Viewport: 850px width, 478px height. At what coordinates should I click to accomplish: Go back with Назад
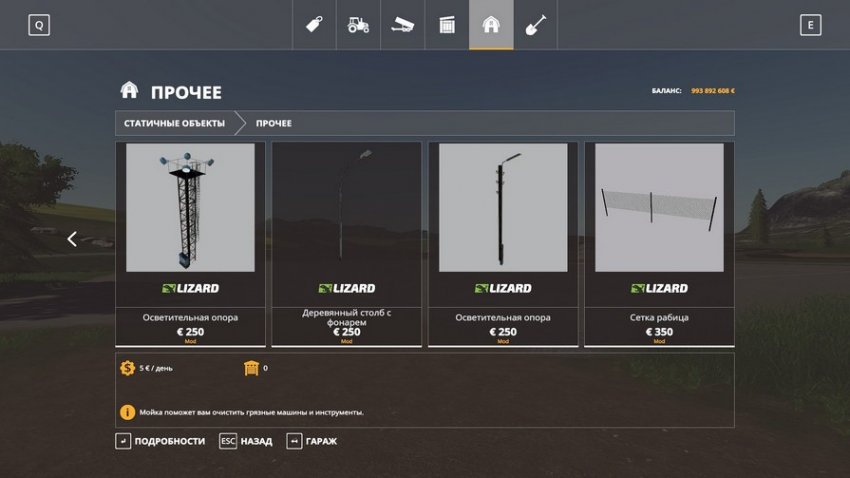click(246, 441)
